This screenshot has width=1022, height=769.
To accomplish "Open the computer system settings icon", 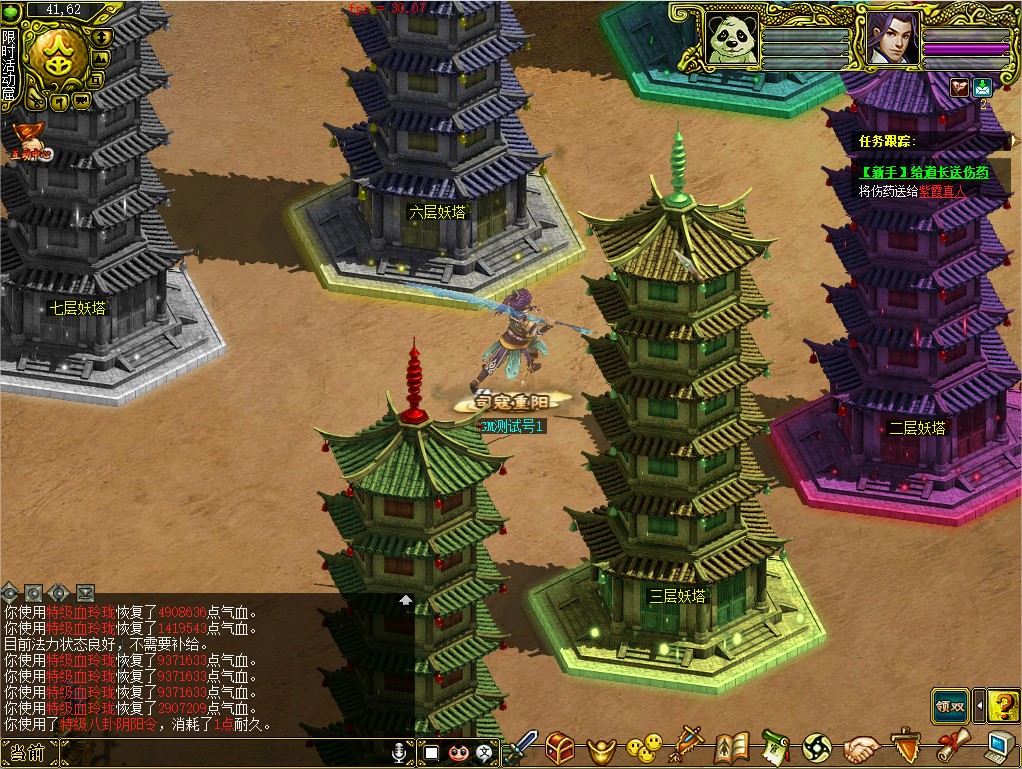I will tap(999, 747).
